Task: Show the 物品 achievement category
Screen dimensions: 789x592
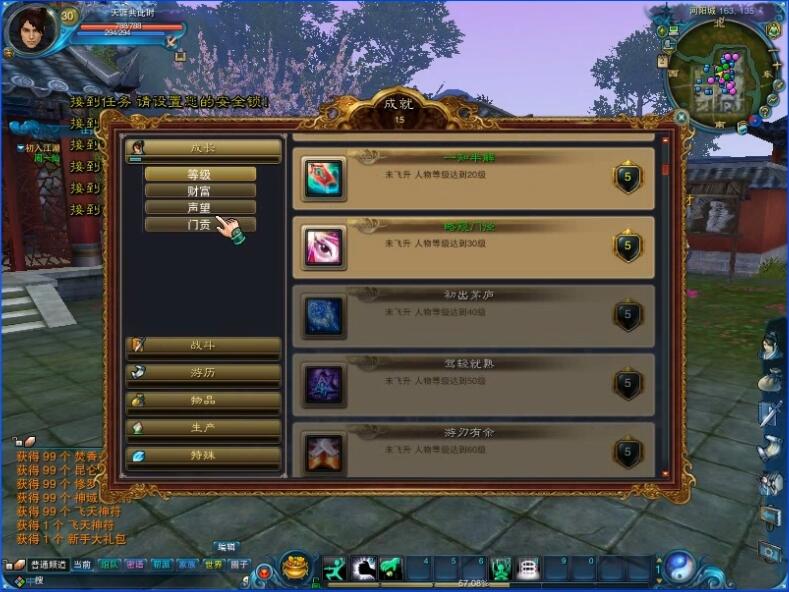Action: (x=203, y=400)
